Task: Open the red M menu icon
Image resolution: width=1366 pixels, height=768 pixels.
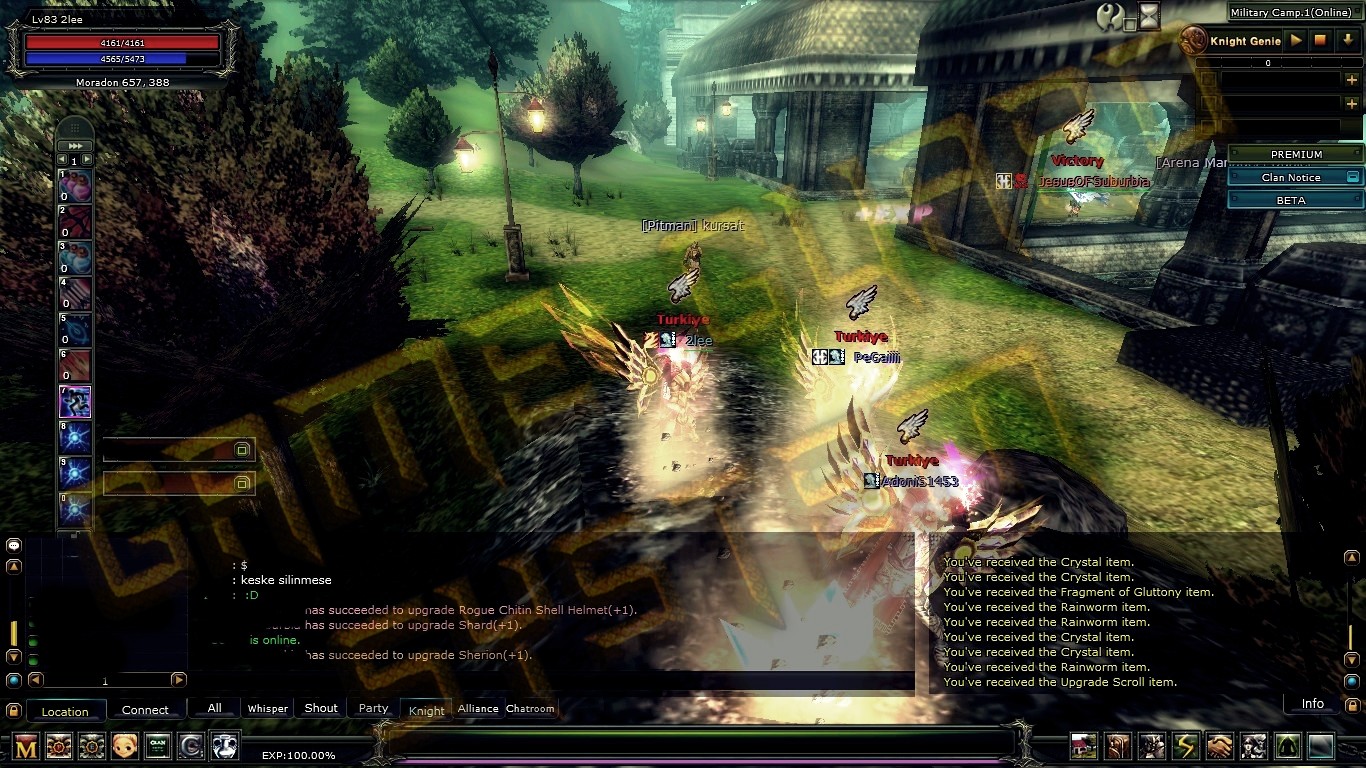Action: coord(27,746)
